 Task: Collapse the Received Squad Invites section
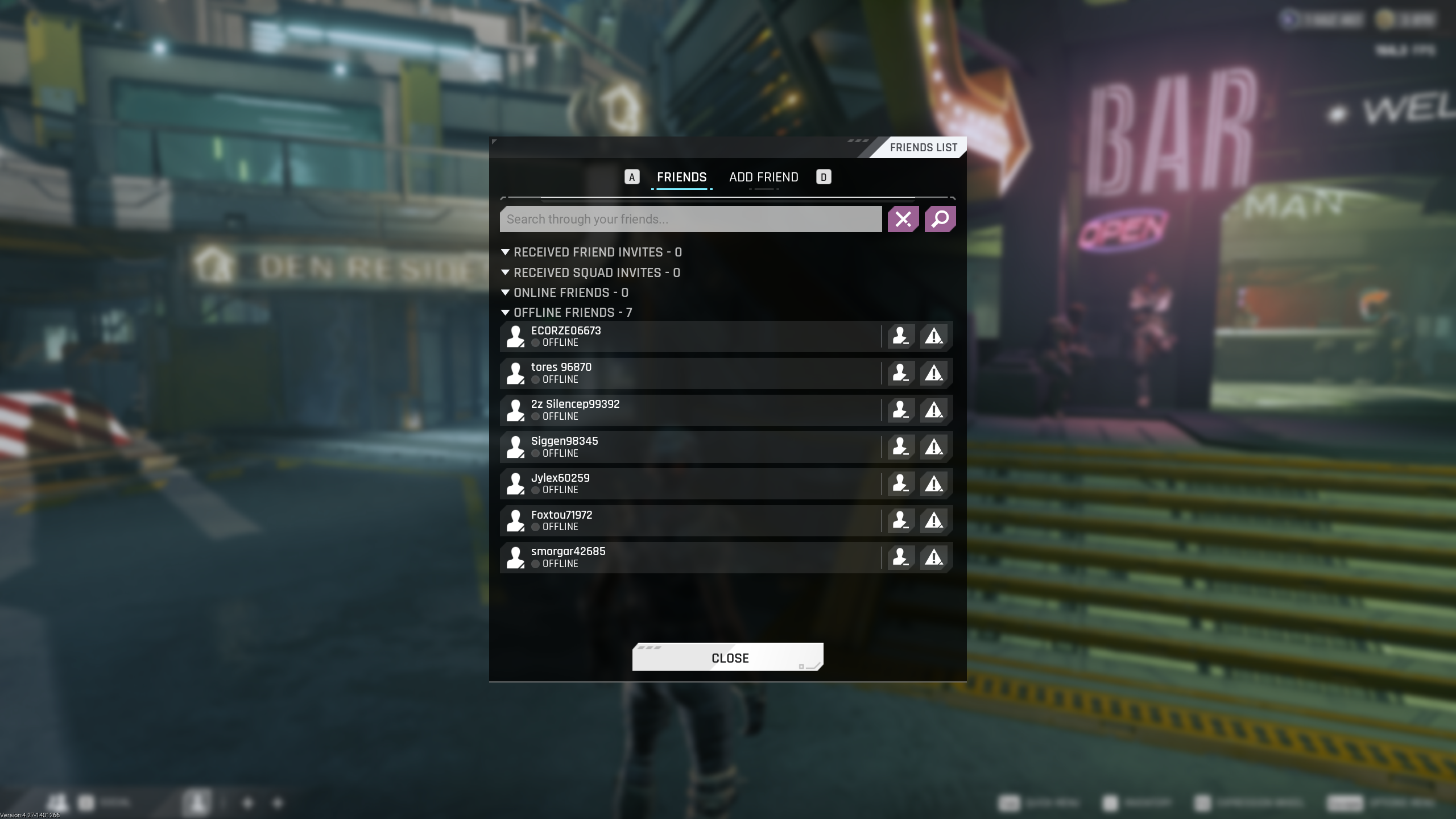pos(505,272)
